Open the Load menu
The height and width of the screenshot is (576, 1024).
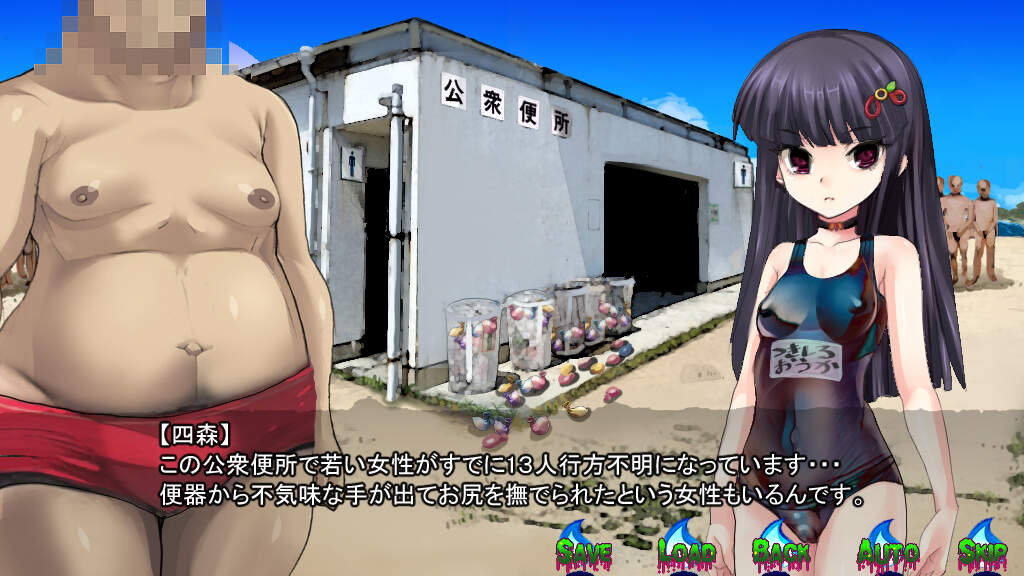point(686,550)
